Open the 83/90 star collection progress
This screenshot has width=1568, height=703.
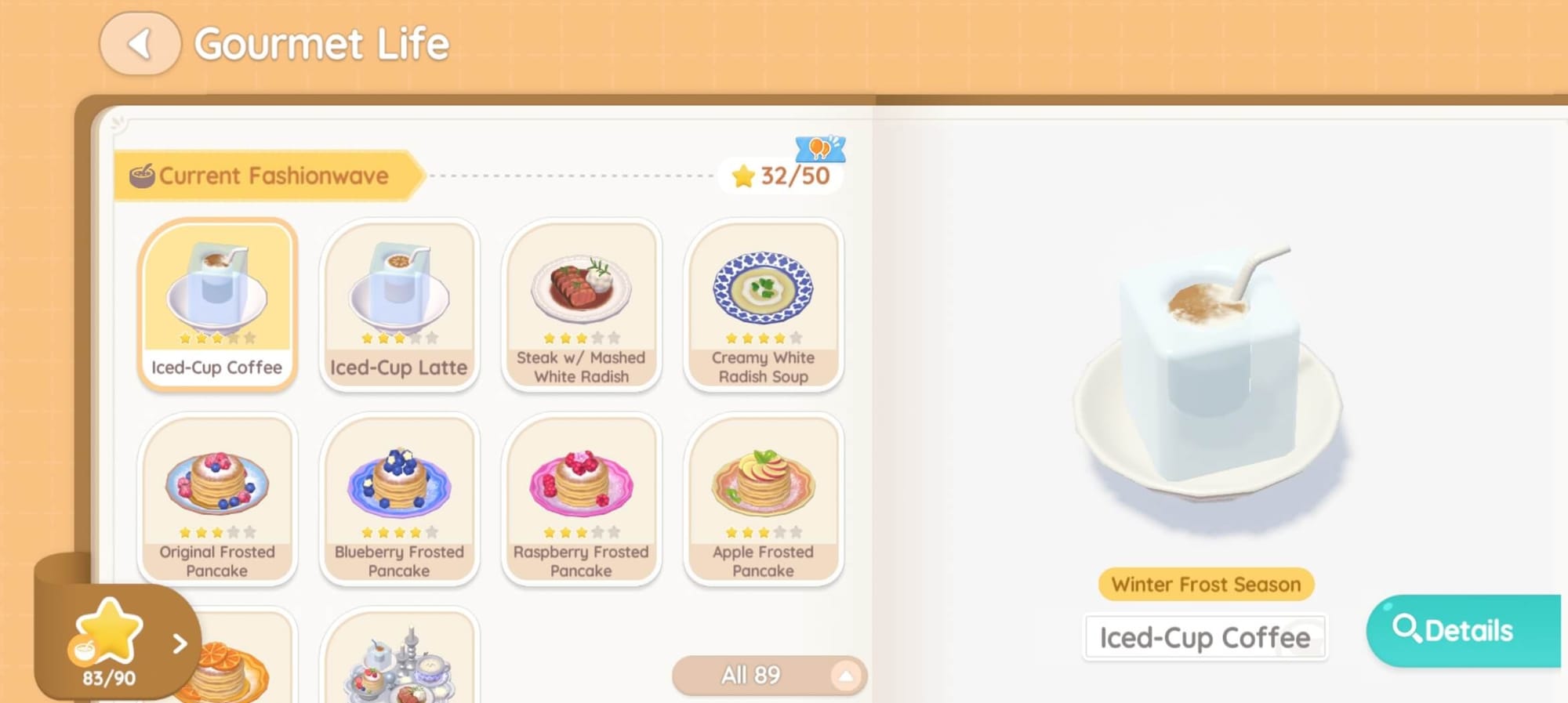118,644
